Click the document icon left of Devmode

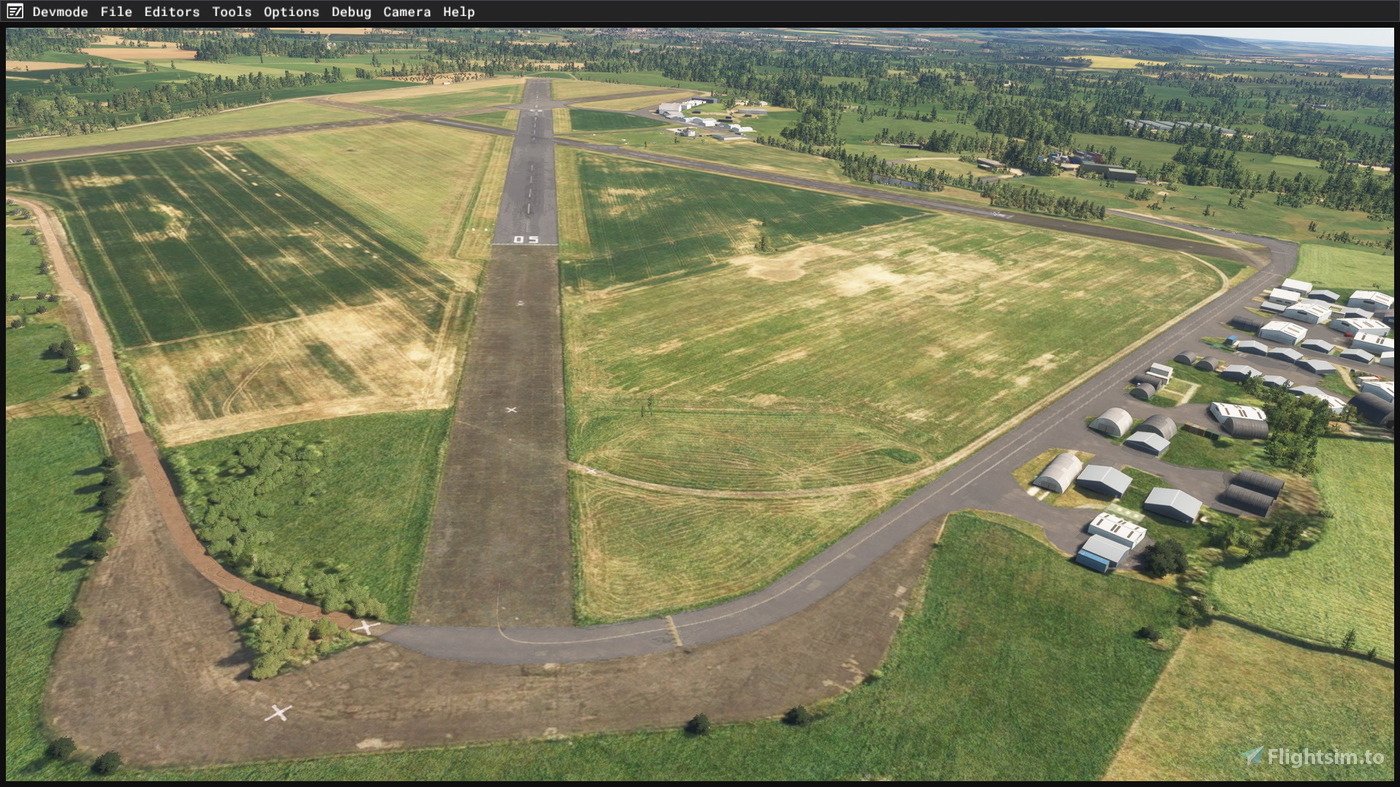point(14,11)
